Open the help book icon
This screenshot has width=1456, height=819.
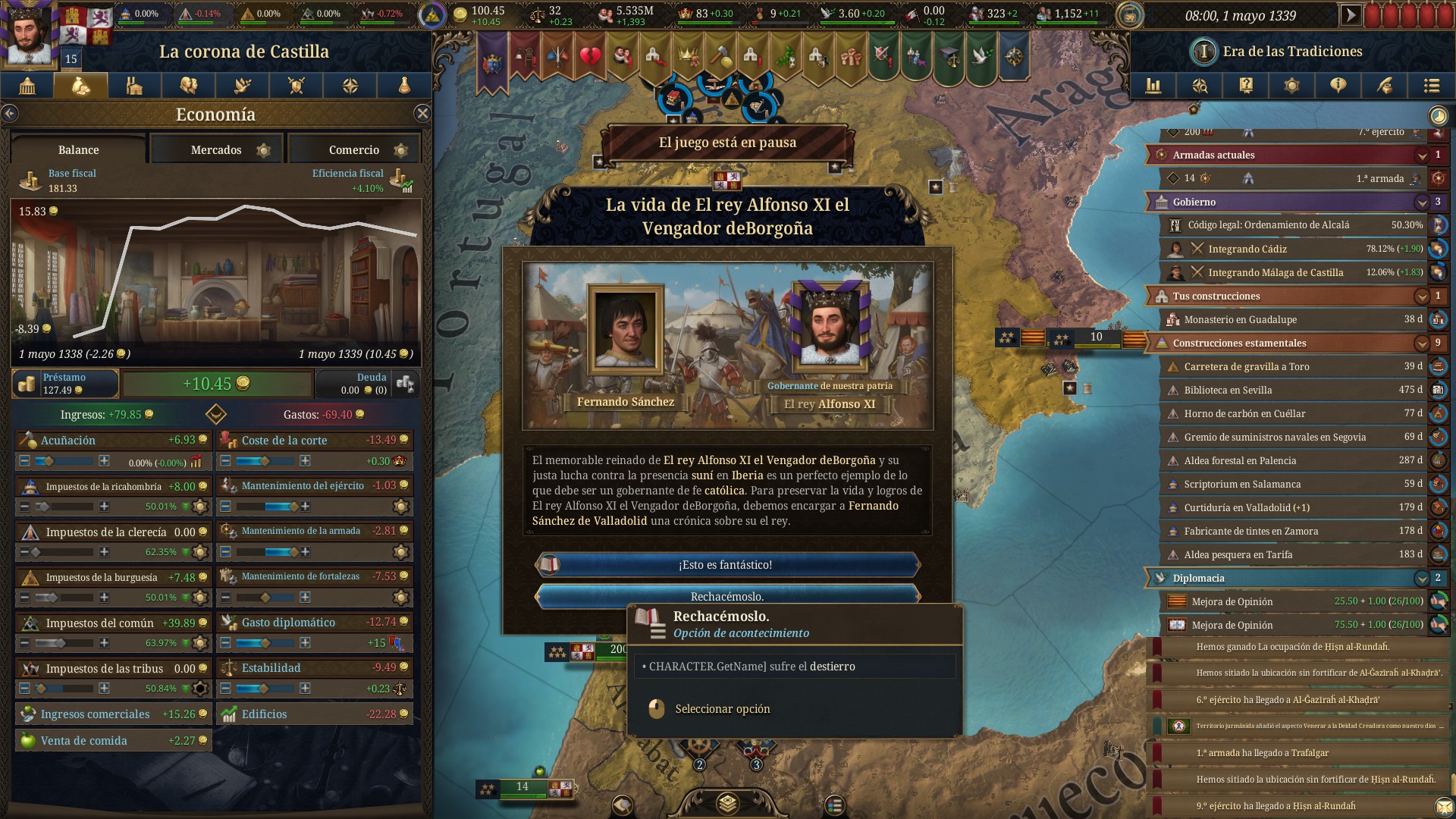tap(1246, 86)
